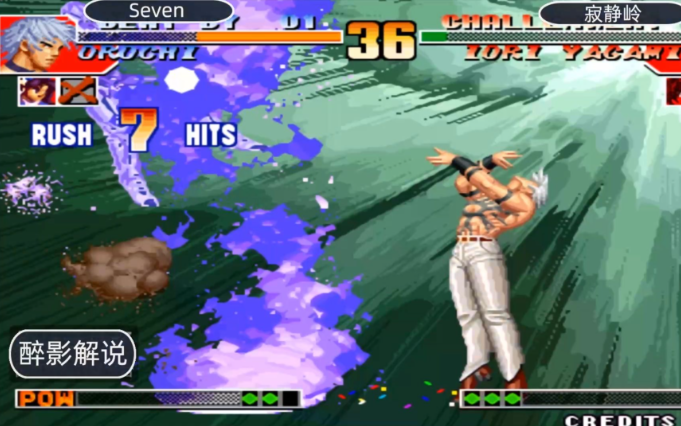Click the Orochi character portrait
The image size is (681, 426).
(x=36, y=42)
